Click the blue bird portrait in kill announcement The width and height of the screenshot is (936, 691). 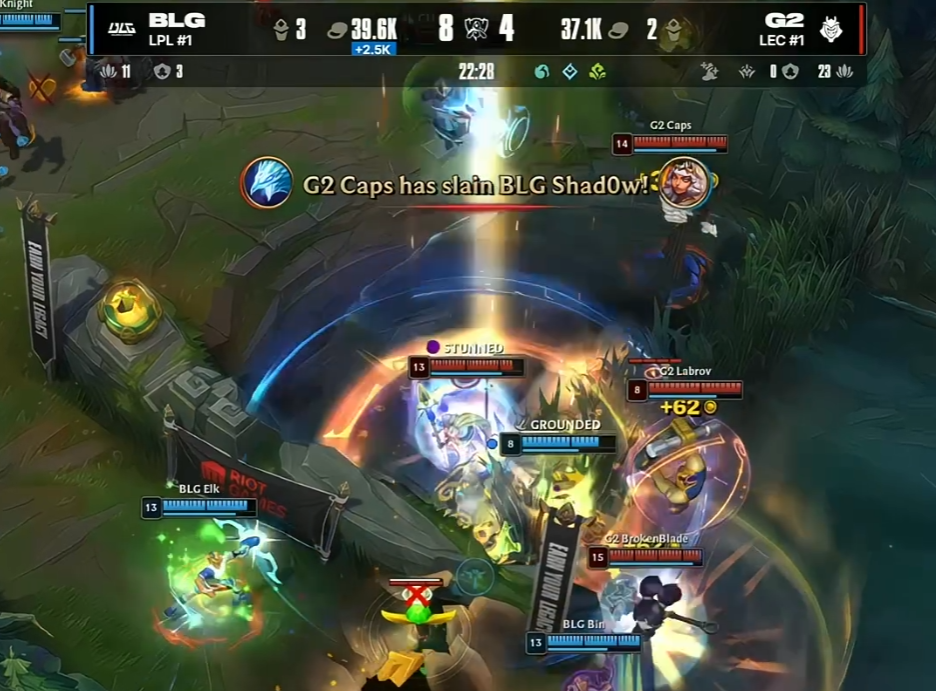267,183
